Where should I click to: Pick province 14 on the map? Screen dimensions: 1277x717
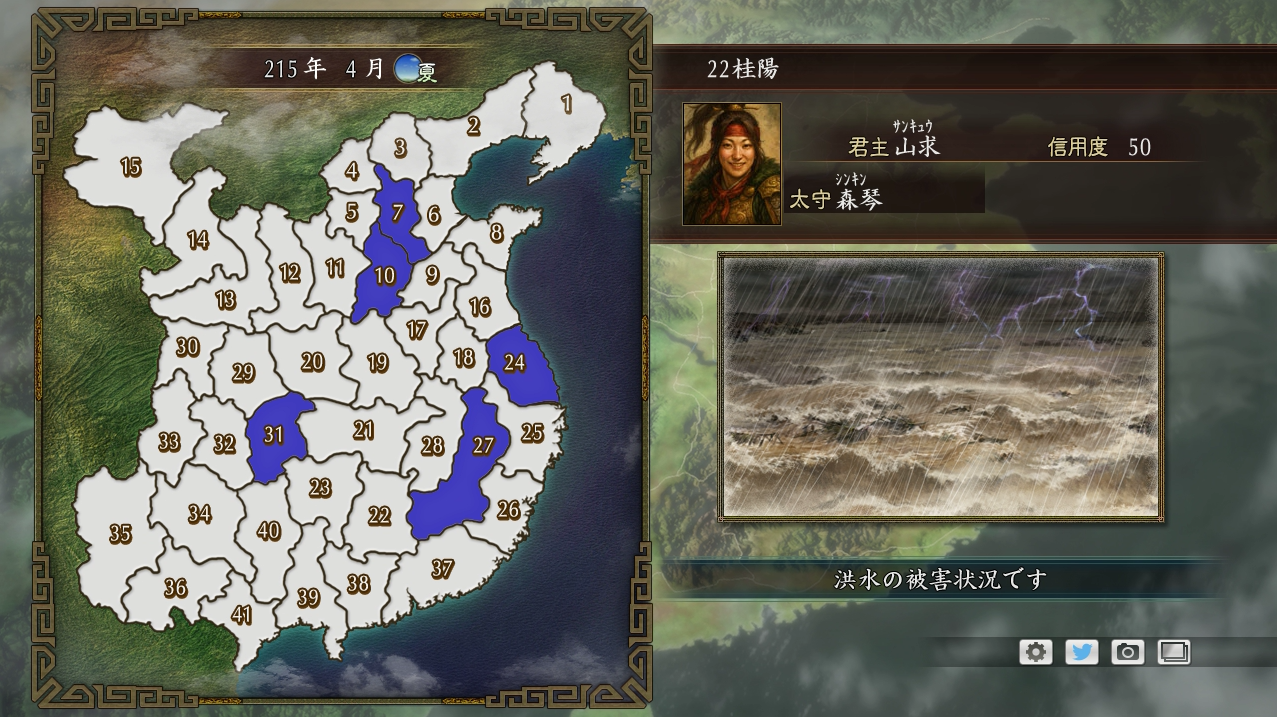[198, 240]
